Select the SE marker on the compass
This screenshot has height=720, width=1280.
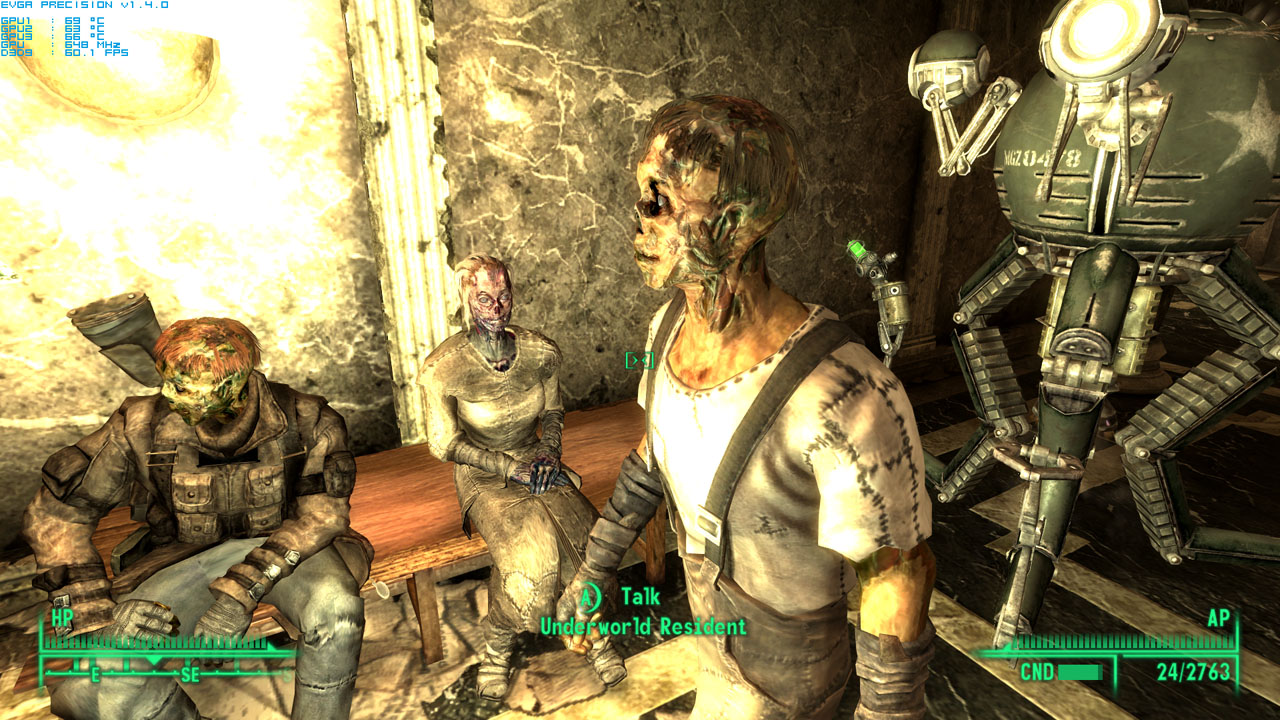(x=190, y=672)
